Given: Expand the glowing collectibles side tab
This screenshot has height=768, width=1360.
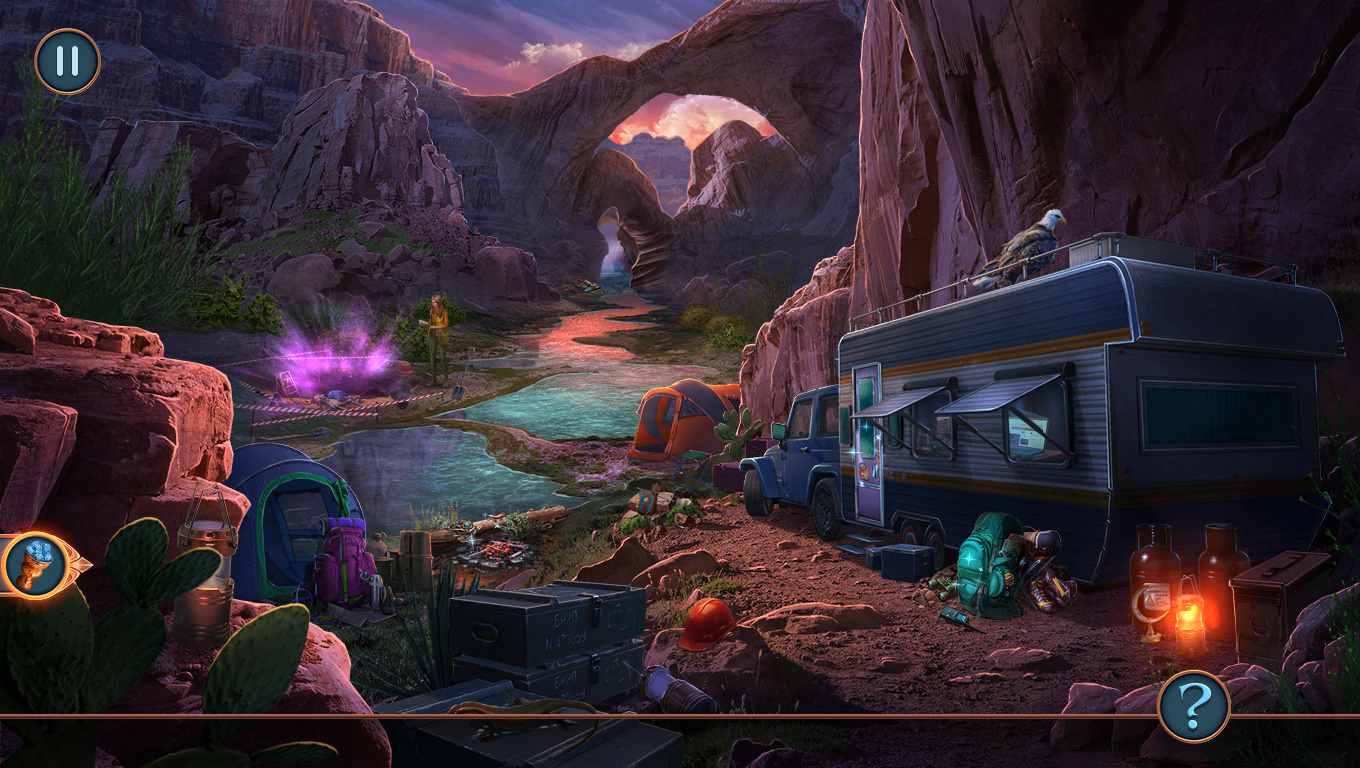Looking at the screenshot, I should [x=37, y=565].
